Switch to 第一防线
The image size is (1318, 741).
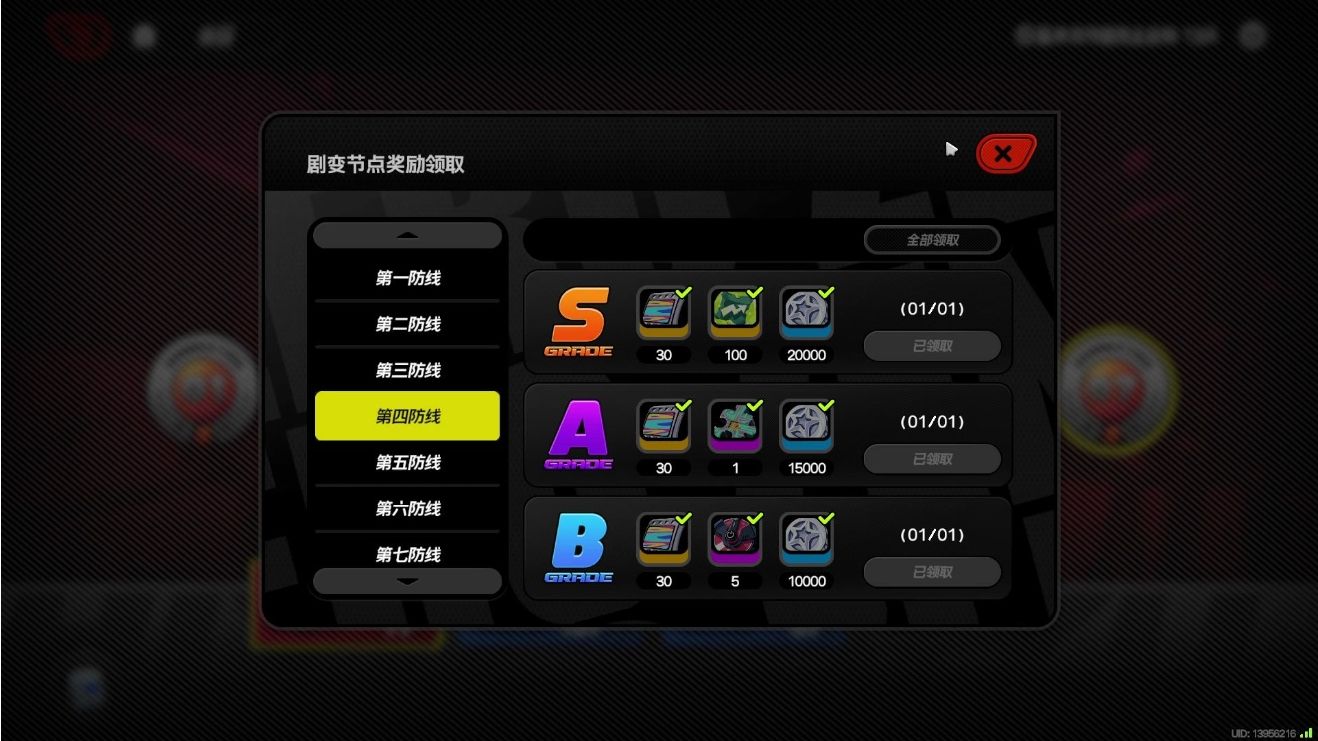(406, 278)
